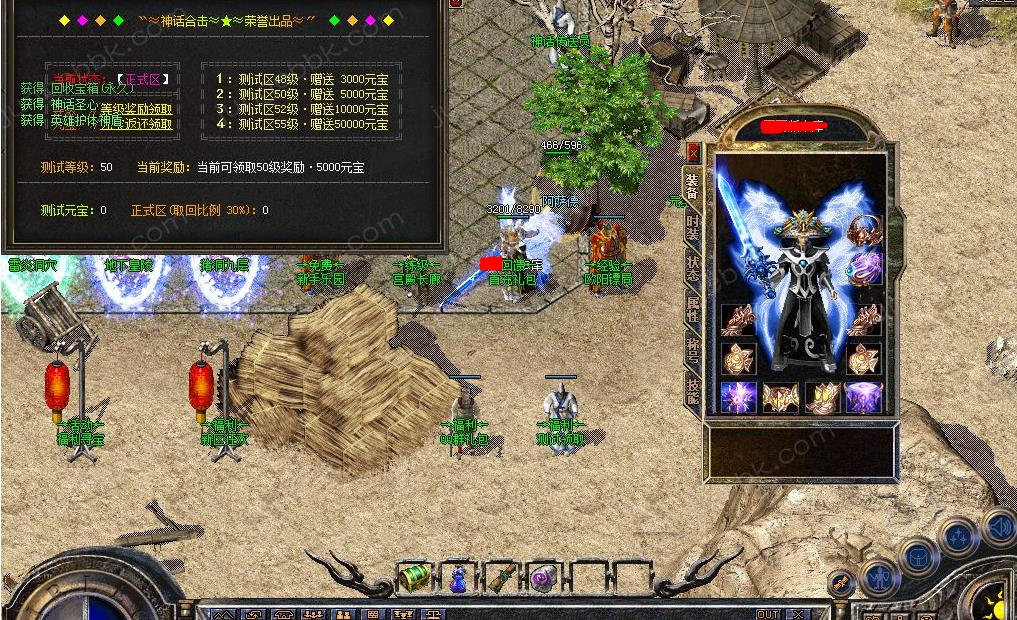
Task: Show the 属性 attributes tab
Action: click(692, 308)
